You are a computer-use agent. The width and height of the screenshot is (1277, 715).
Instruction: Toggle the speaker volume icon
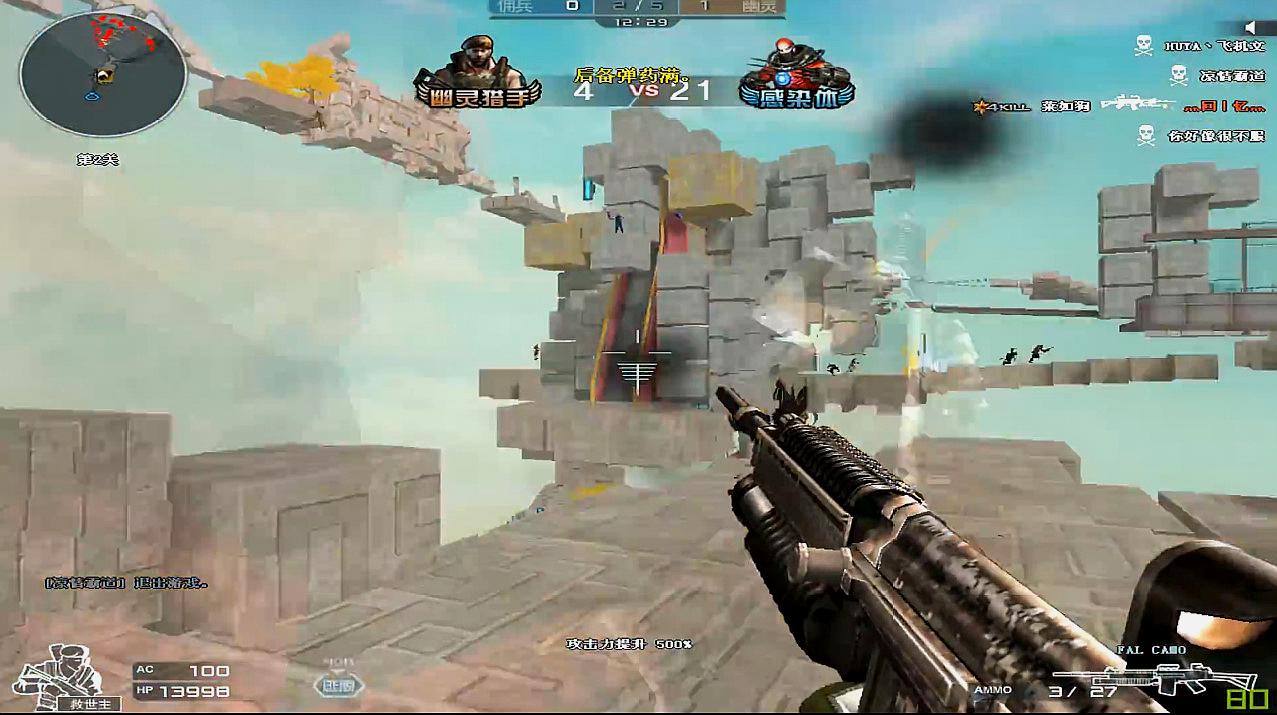pos(1250,27)
